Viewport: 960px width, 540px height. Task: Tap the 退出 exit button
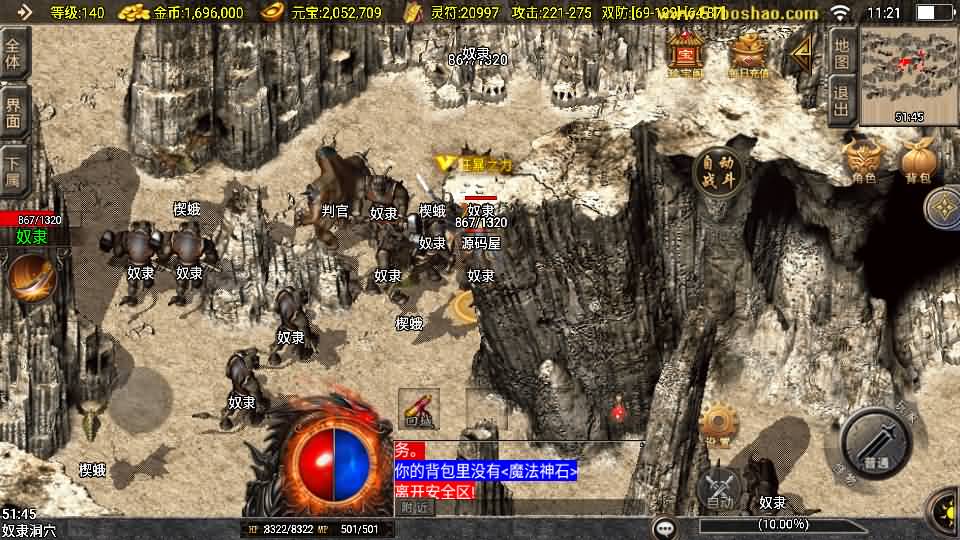pos(842,101)
